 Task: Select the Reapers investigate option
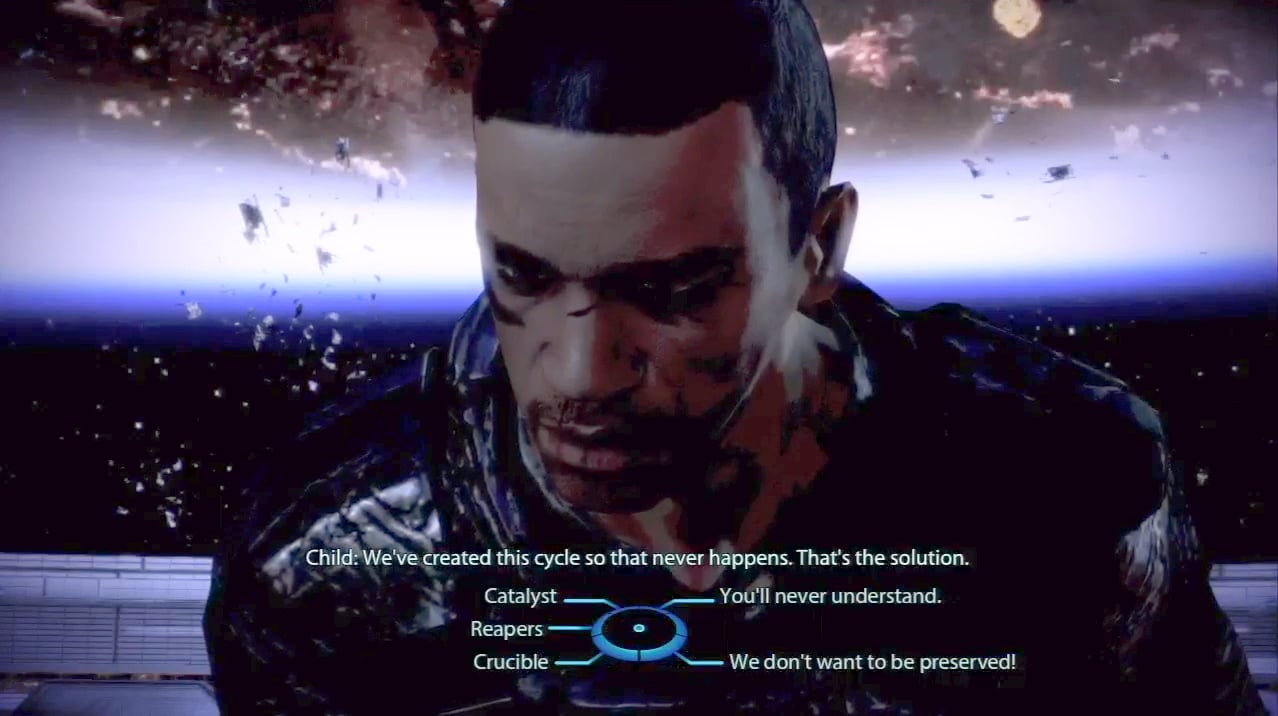pos(507,630)
